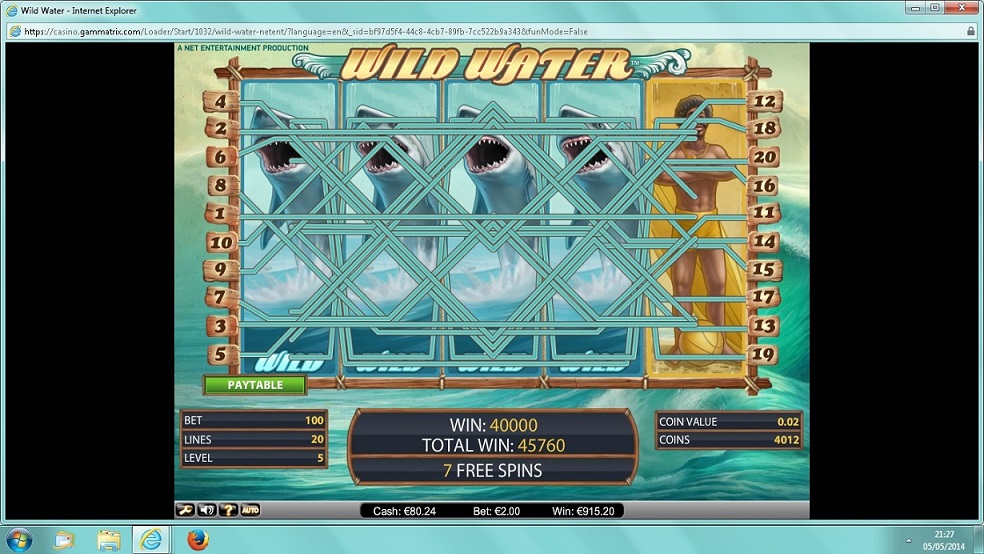
Task: Pick bet line 16 marker
Action: click(765, 185)
